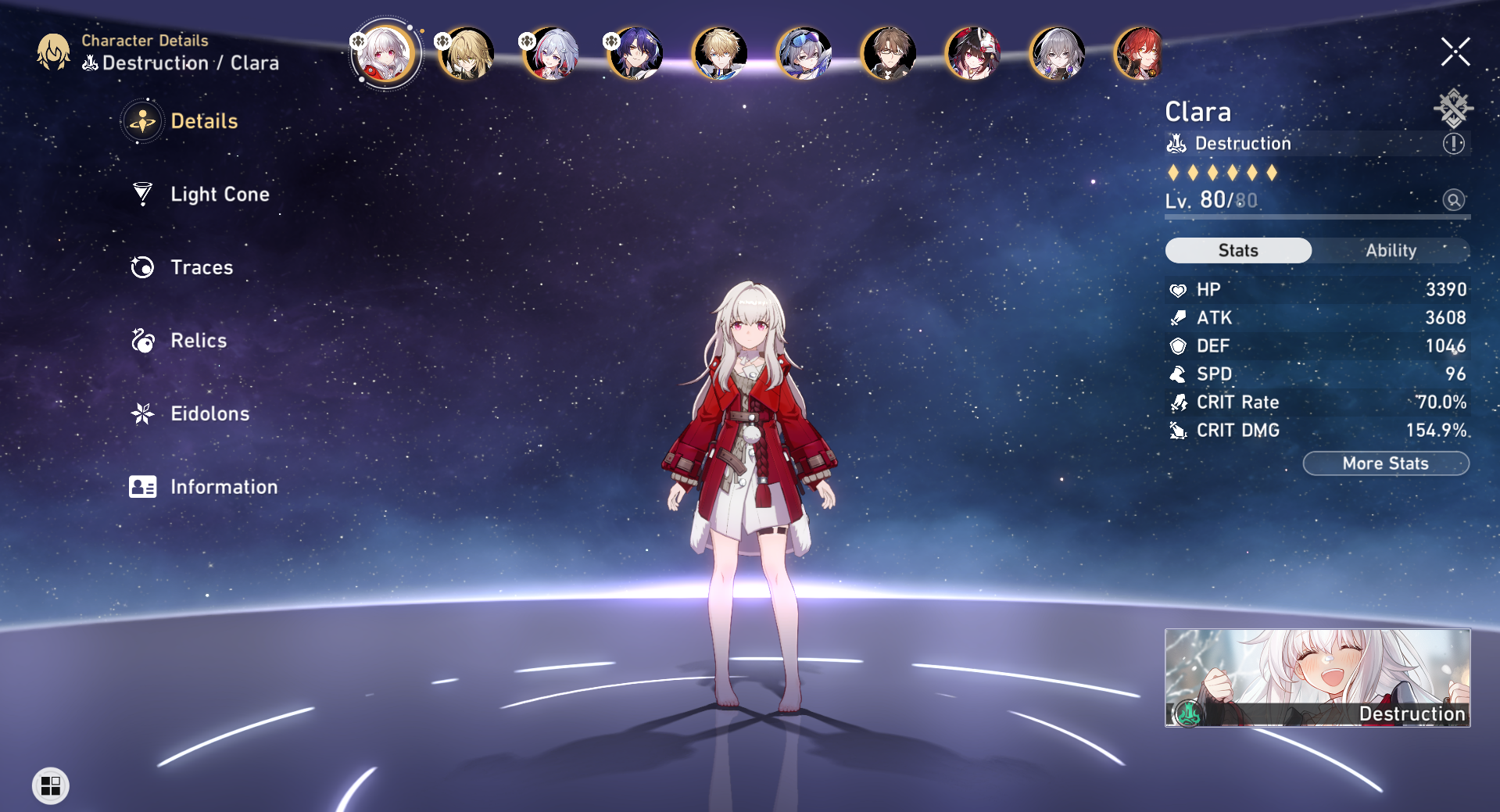The image size is (1500, 812).
Task: Click the exclamation notice icon beside Destruction
Action: click(x=1453, y=143)
